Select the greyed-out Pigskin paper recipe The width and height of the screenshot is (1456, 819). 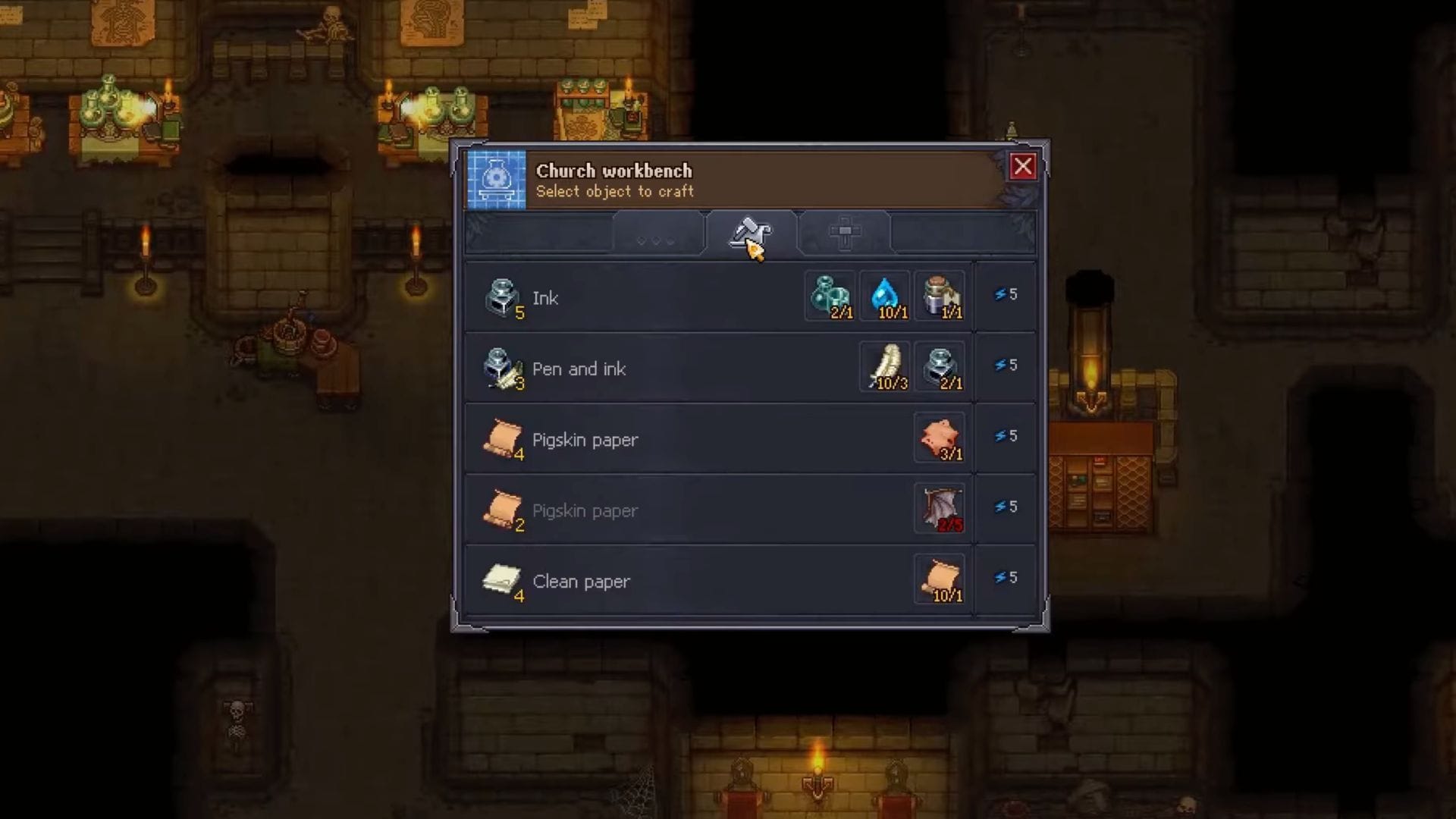(x=645, y=510)
